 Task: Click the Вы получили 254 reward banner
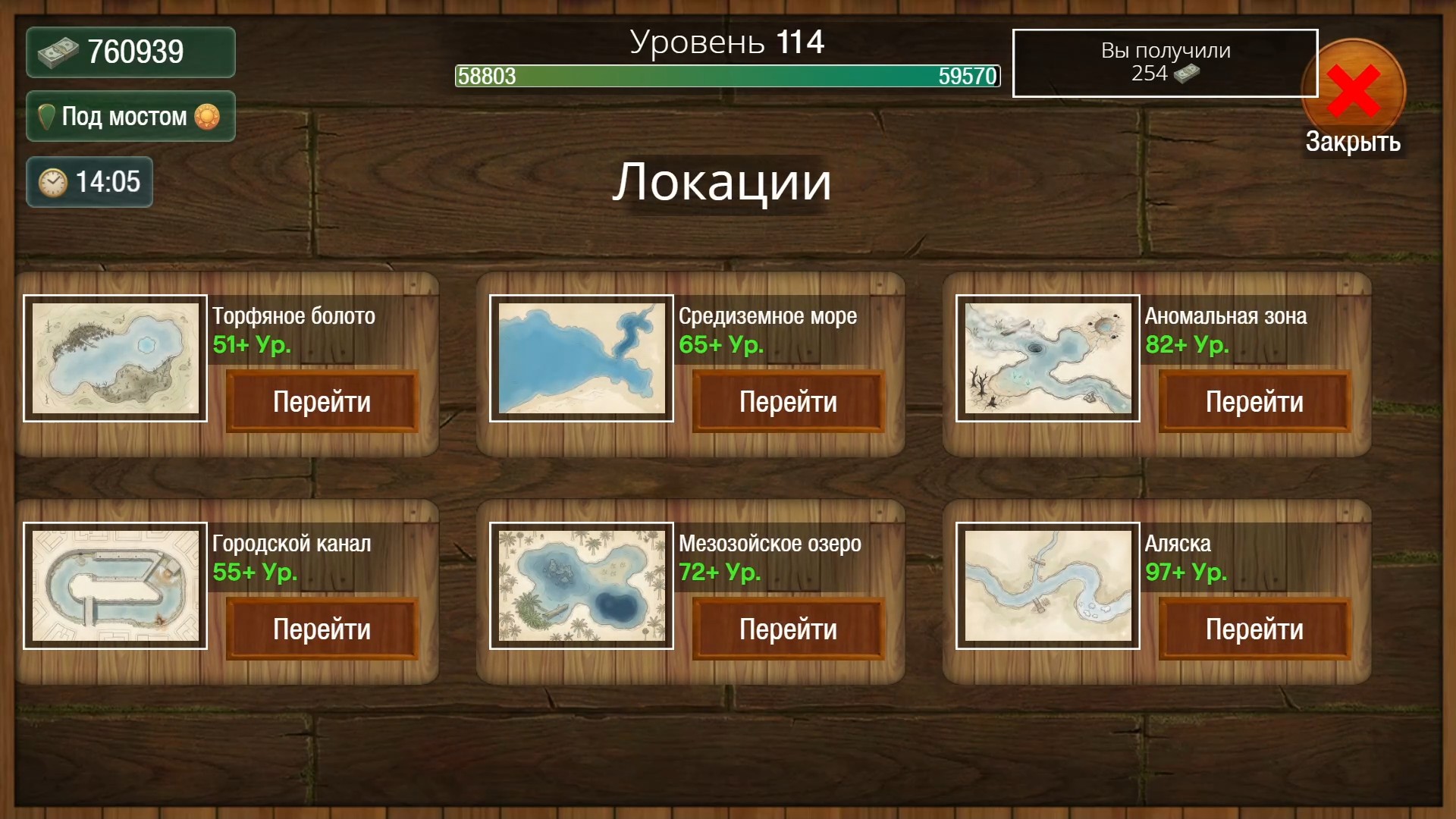coord(1165,64)
